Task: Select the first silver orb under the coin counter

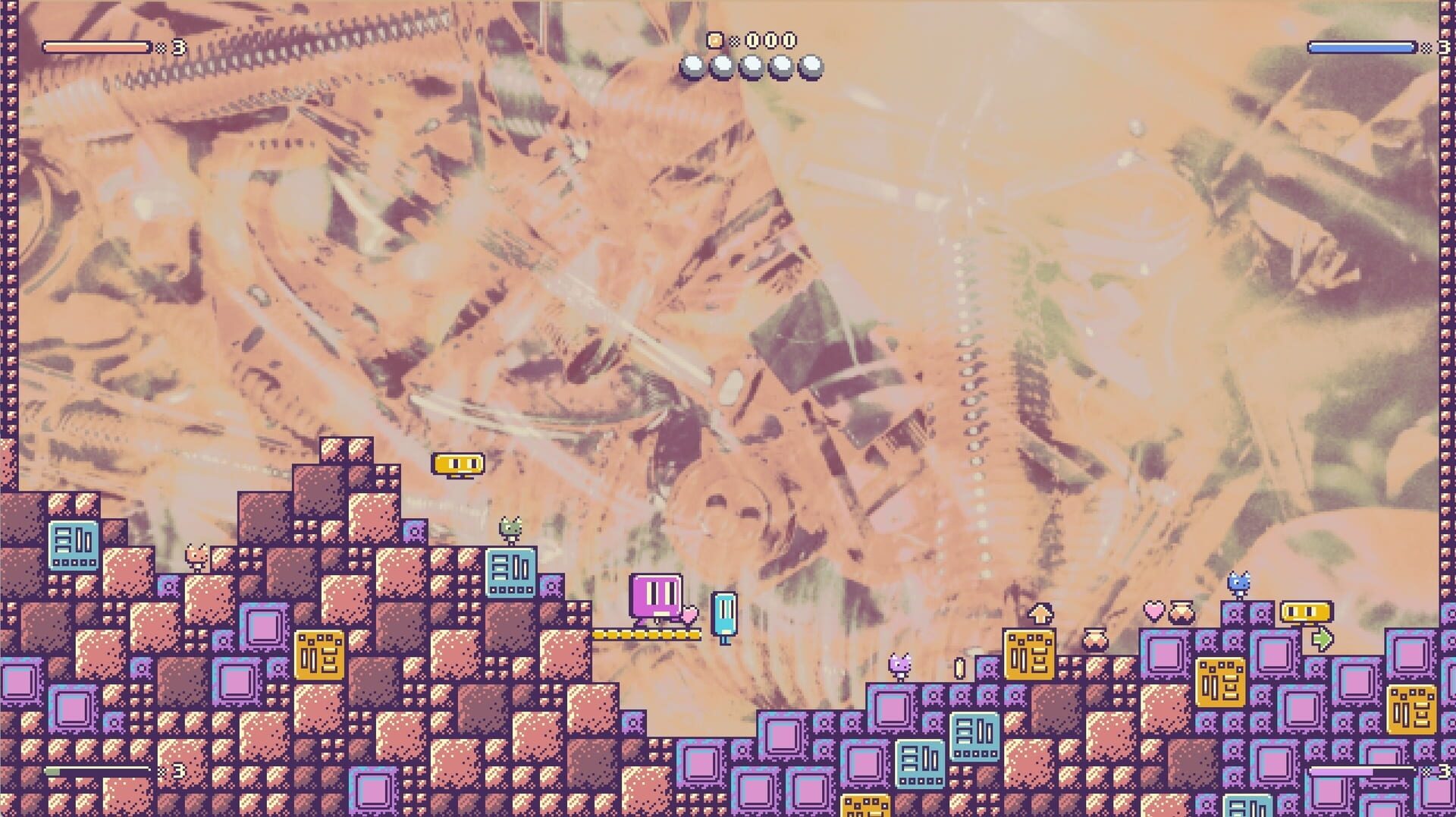Action: (691, 66)
